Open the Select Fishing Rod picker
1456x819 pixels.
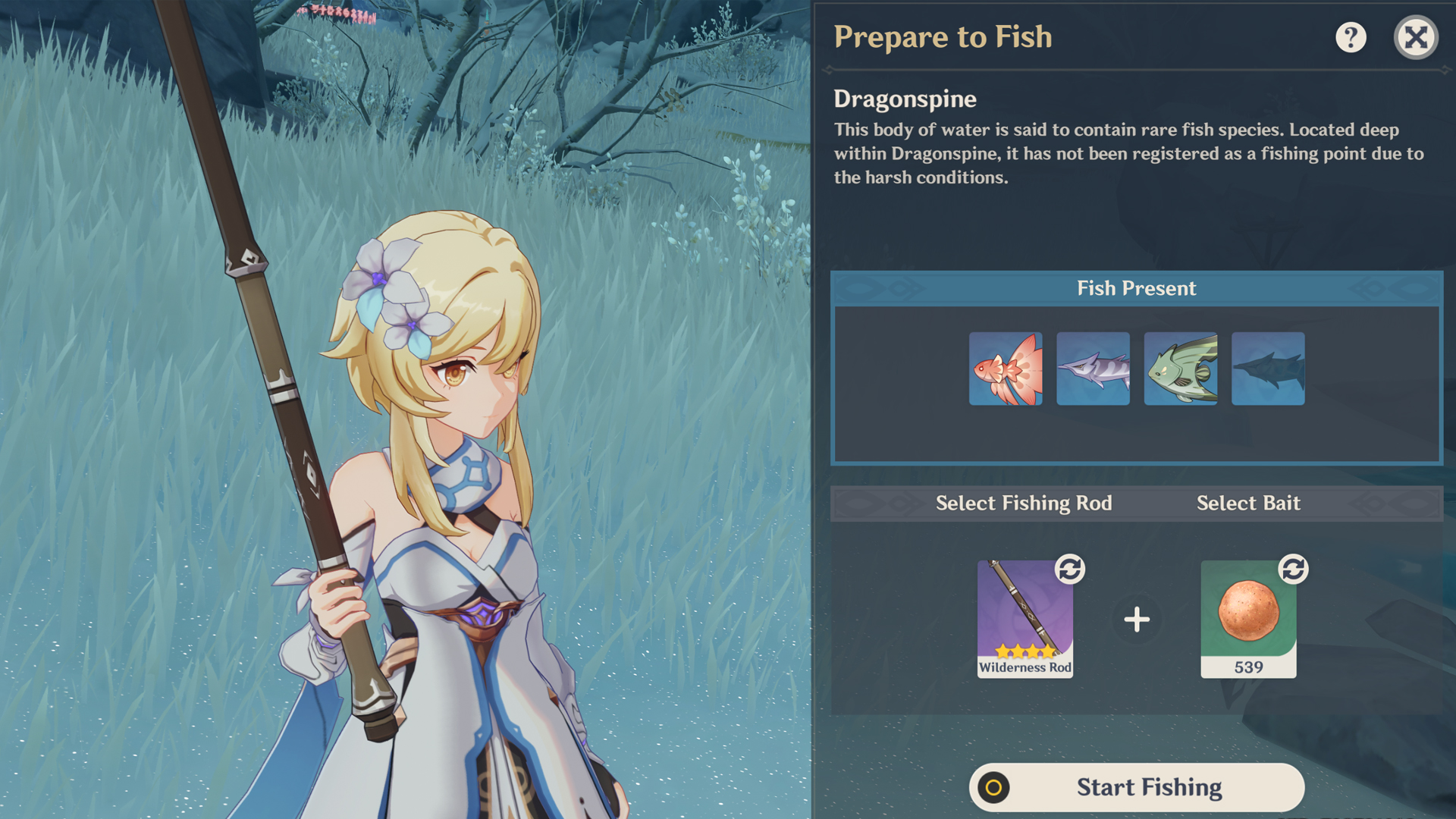click(1024, 503)
